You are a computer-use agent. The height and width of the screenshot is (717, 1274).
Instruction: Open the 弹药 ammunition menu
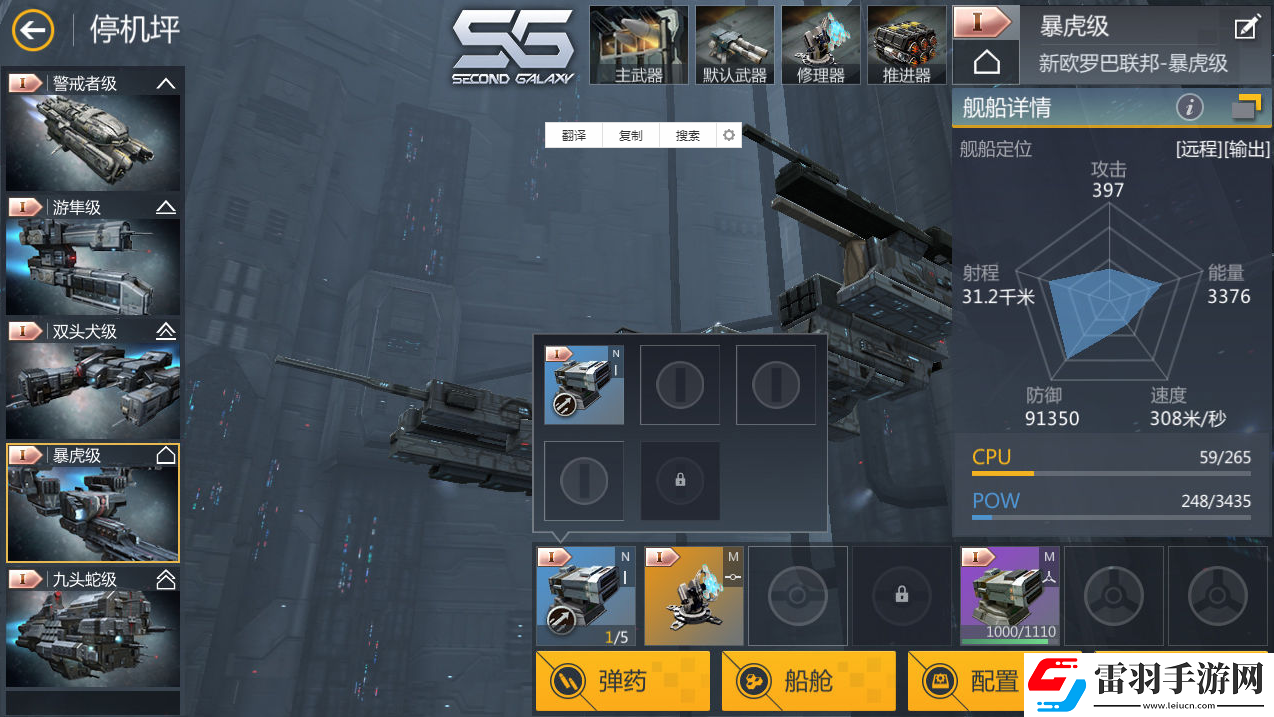pyautogui.click(x=622, y=681)
